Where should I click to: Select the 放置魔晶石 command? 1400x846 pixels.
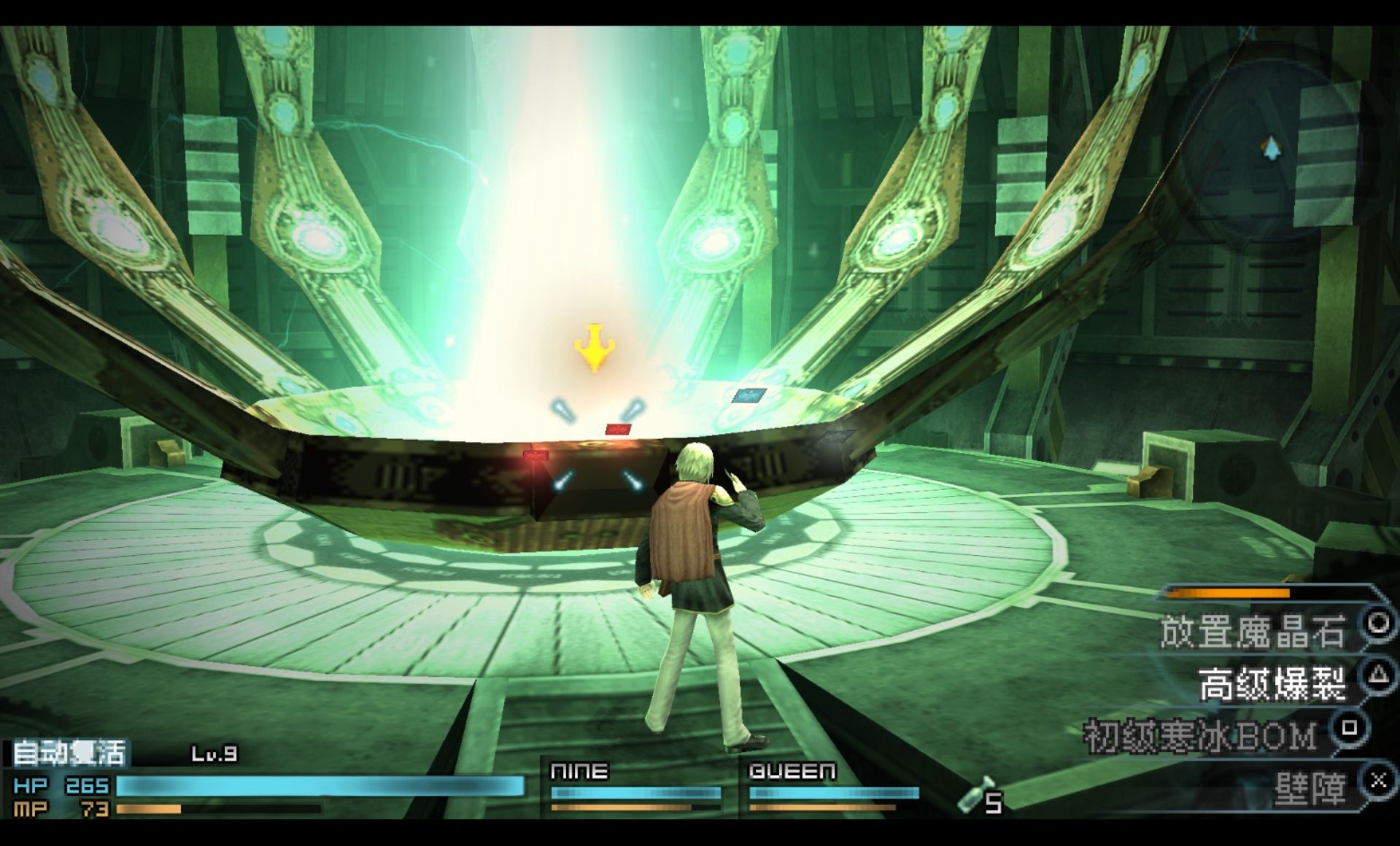tap(1252, 632)
